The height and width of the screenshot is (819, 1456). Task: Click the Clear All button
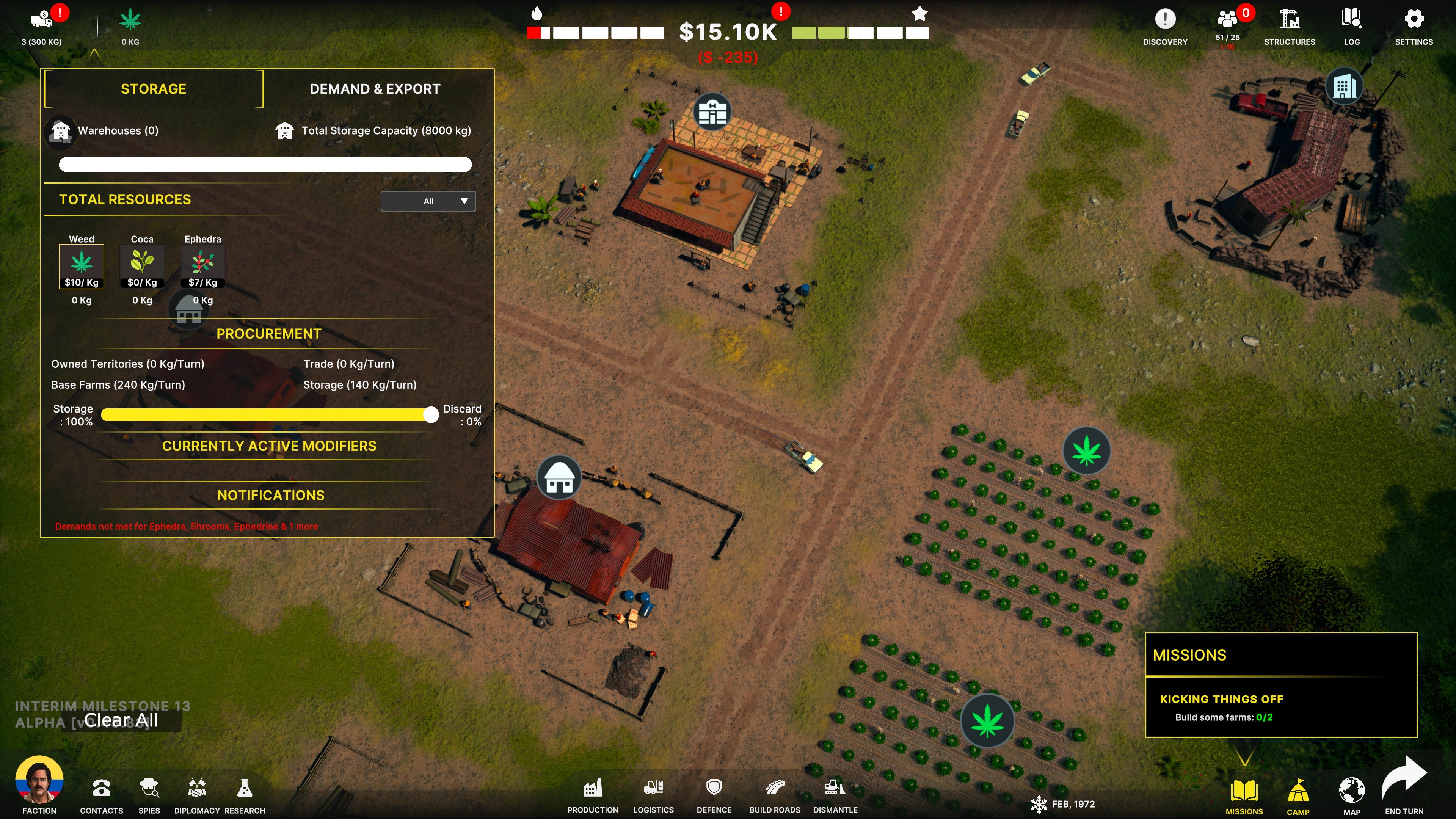pyautogui.click(x=121, y=720)
